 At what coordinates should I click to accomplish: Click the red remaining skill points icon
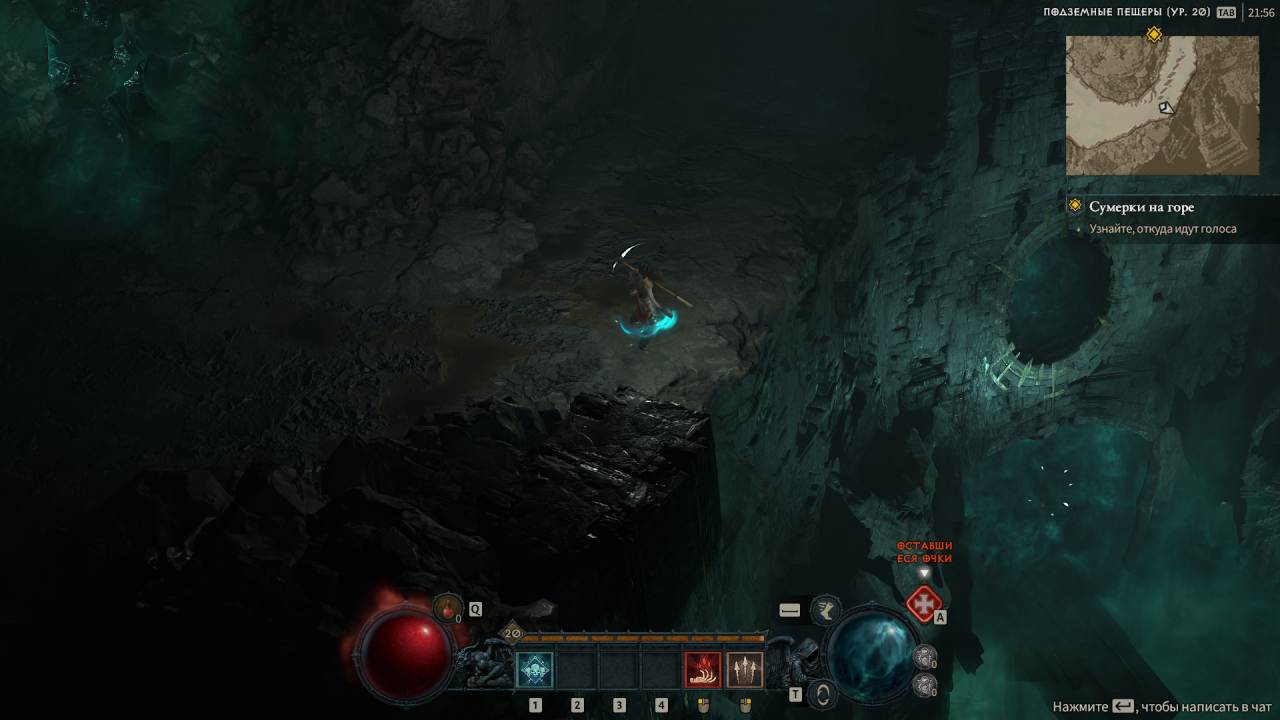point(924,604)
